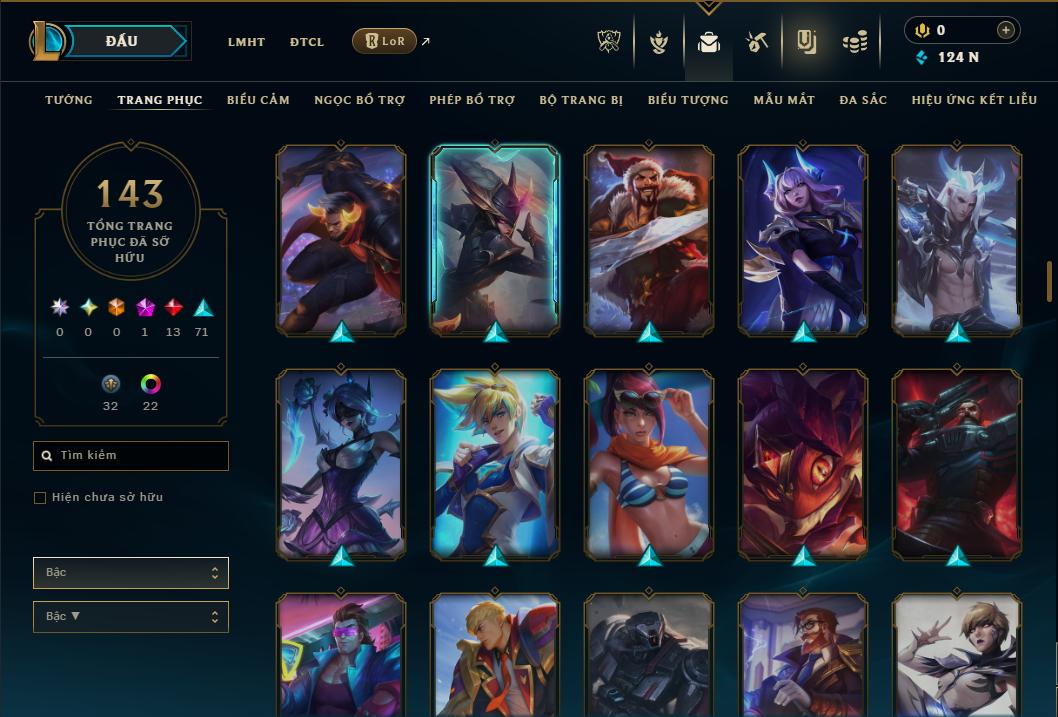
Task: Toggle the Hiện chưa sở hữu checkbox
Action: pos(40,498)
